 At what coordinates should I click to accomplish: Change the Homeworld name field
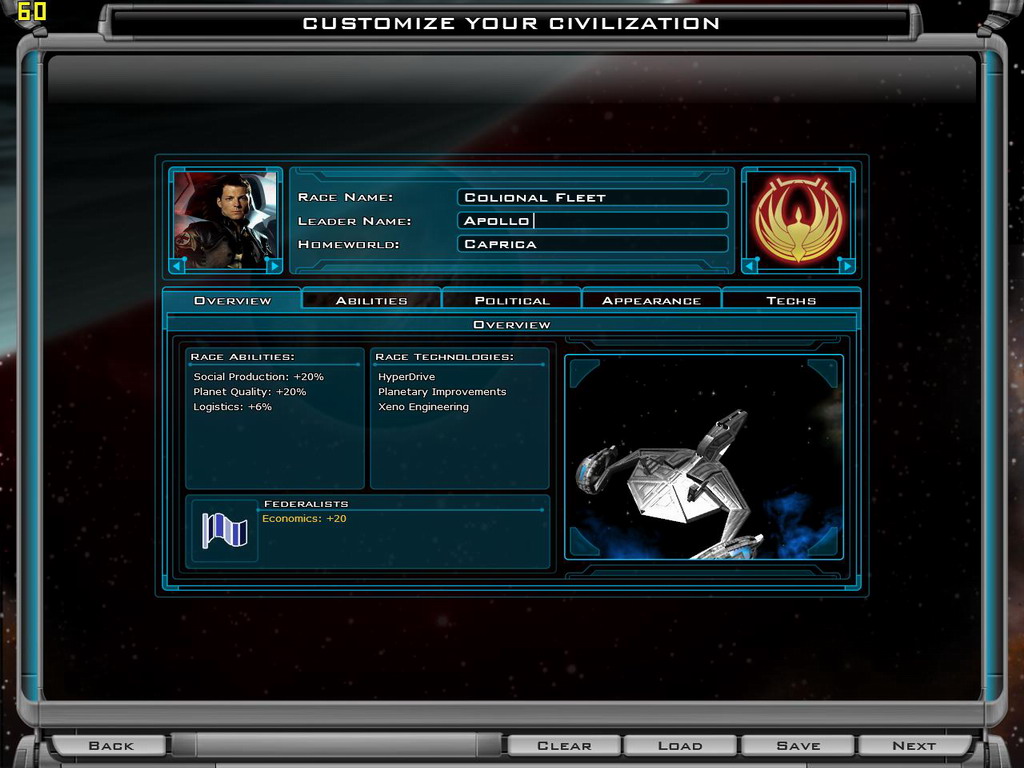(x=592, y=244)
